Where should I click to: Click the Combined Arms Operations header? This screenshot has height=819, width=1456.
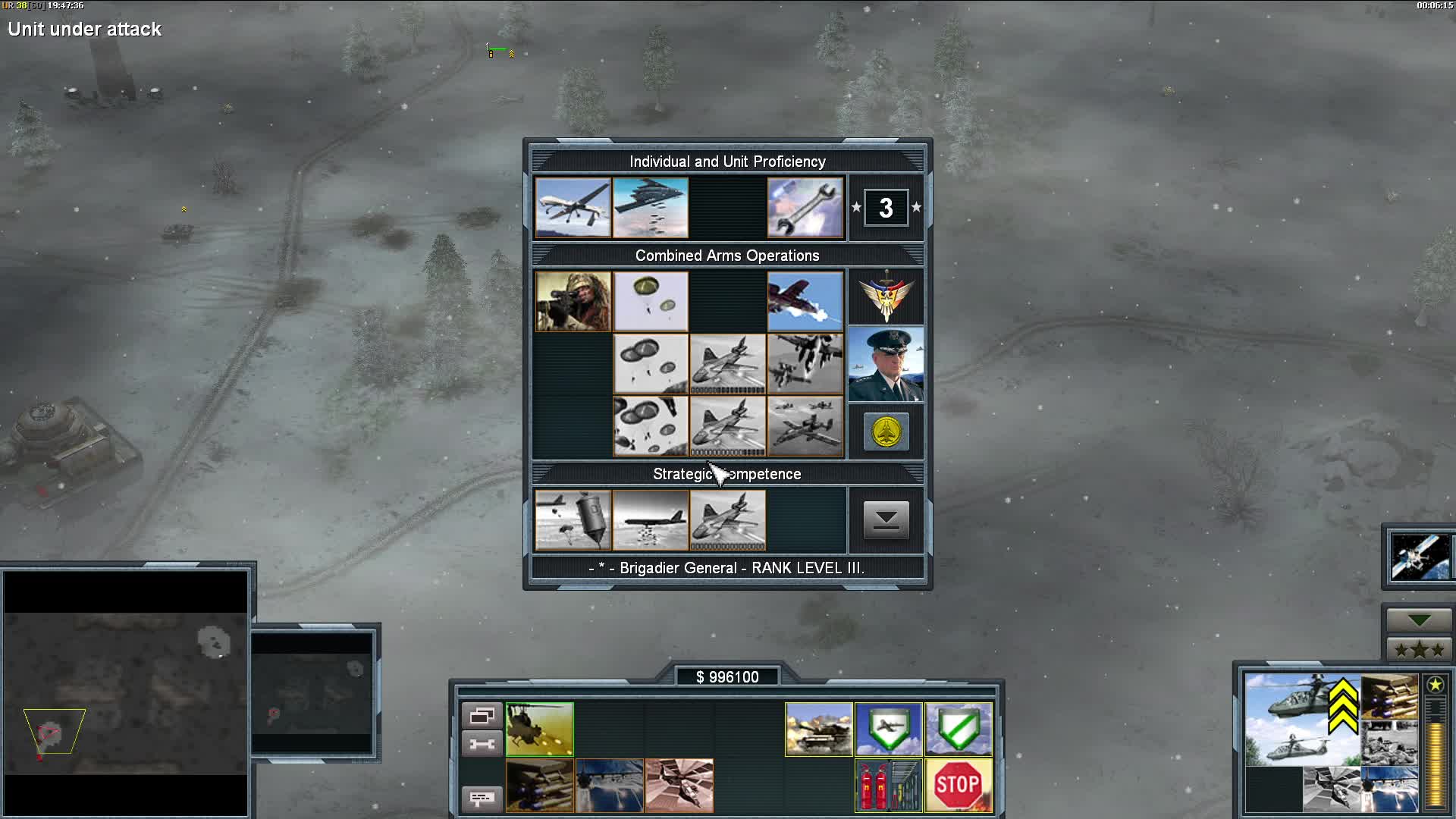point(726,256)
